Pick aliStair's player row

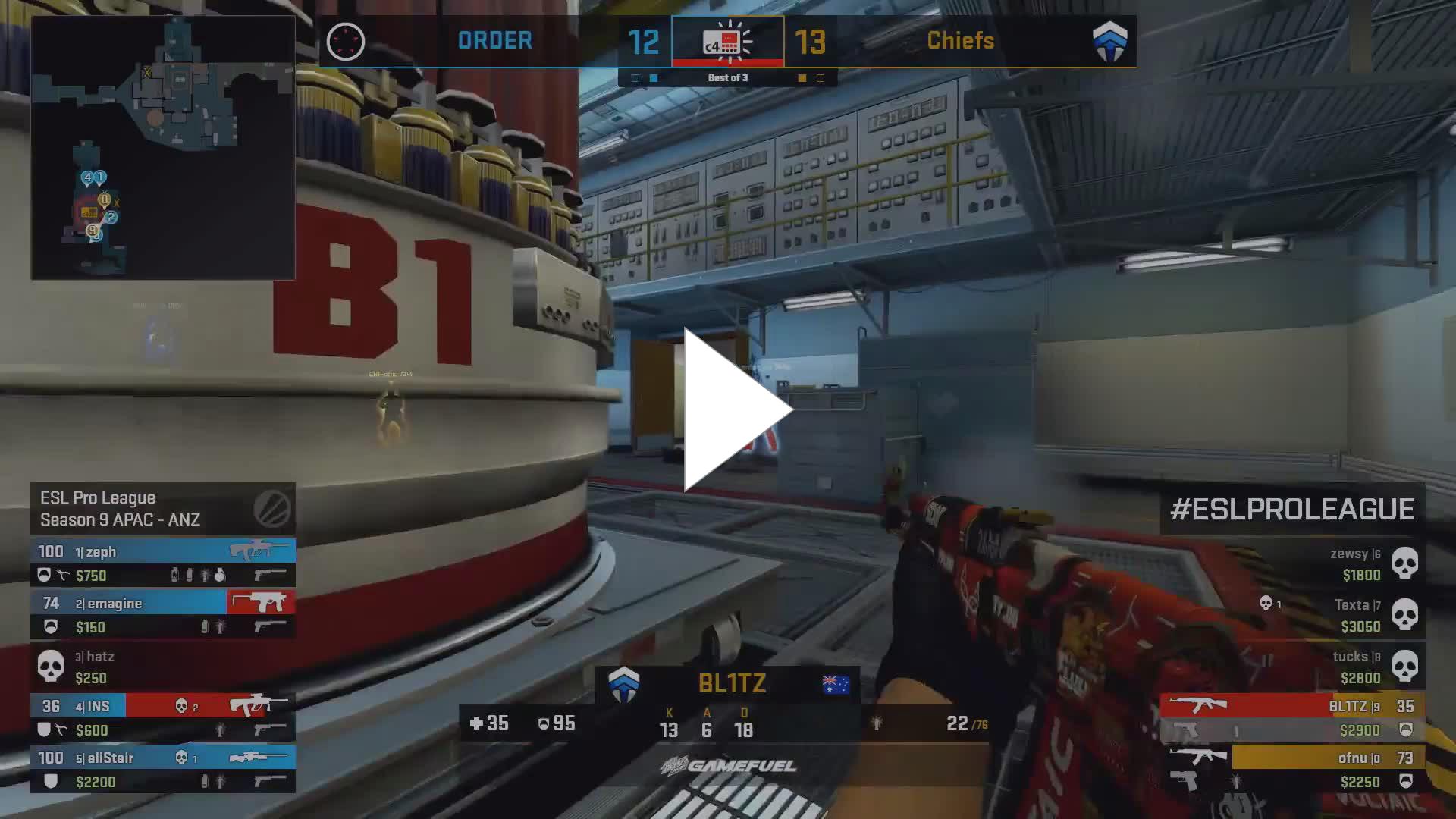pyautogui.click(x=163, y=769)
